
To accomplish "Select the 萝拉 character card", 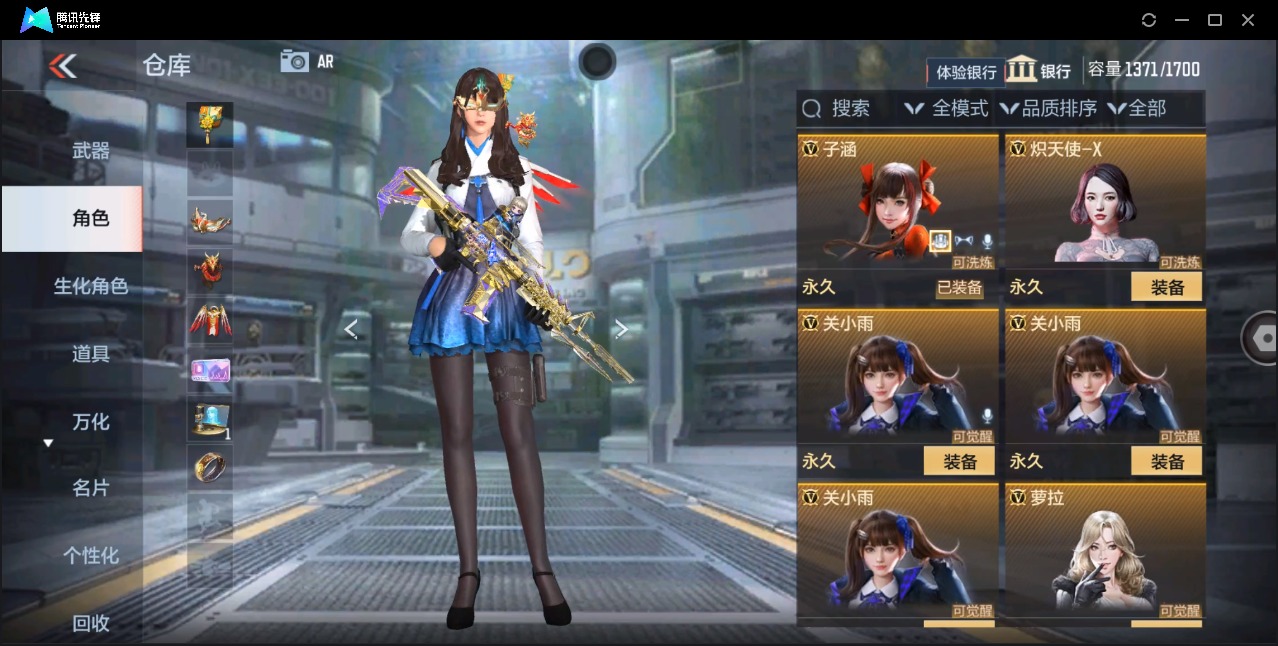I will [1104, 550].
